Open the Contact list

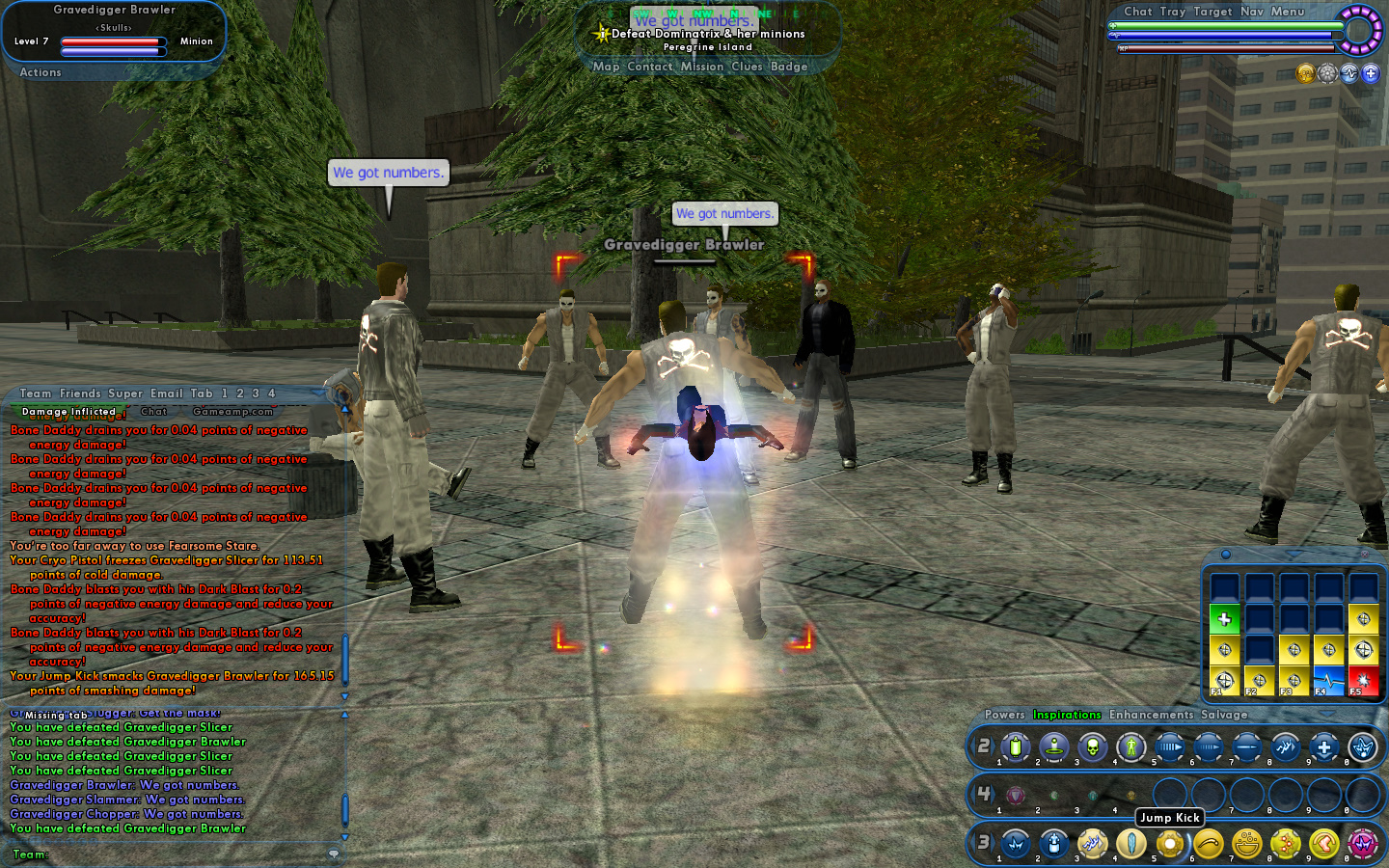tap(649, 67)
